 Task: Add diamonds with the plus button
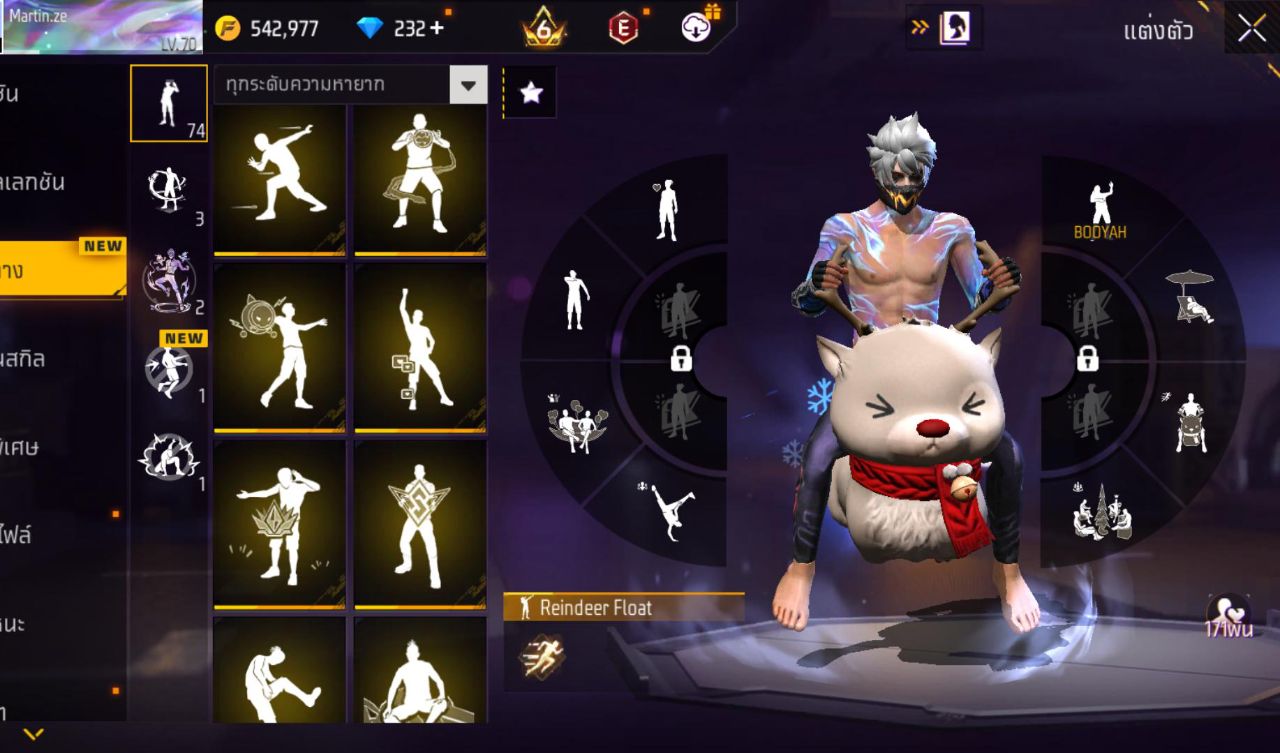pos(436,28)
